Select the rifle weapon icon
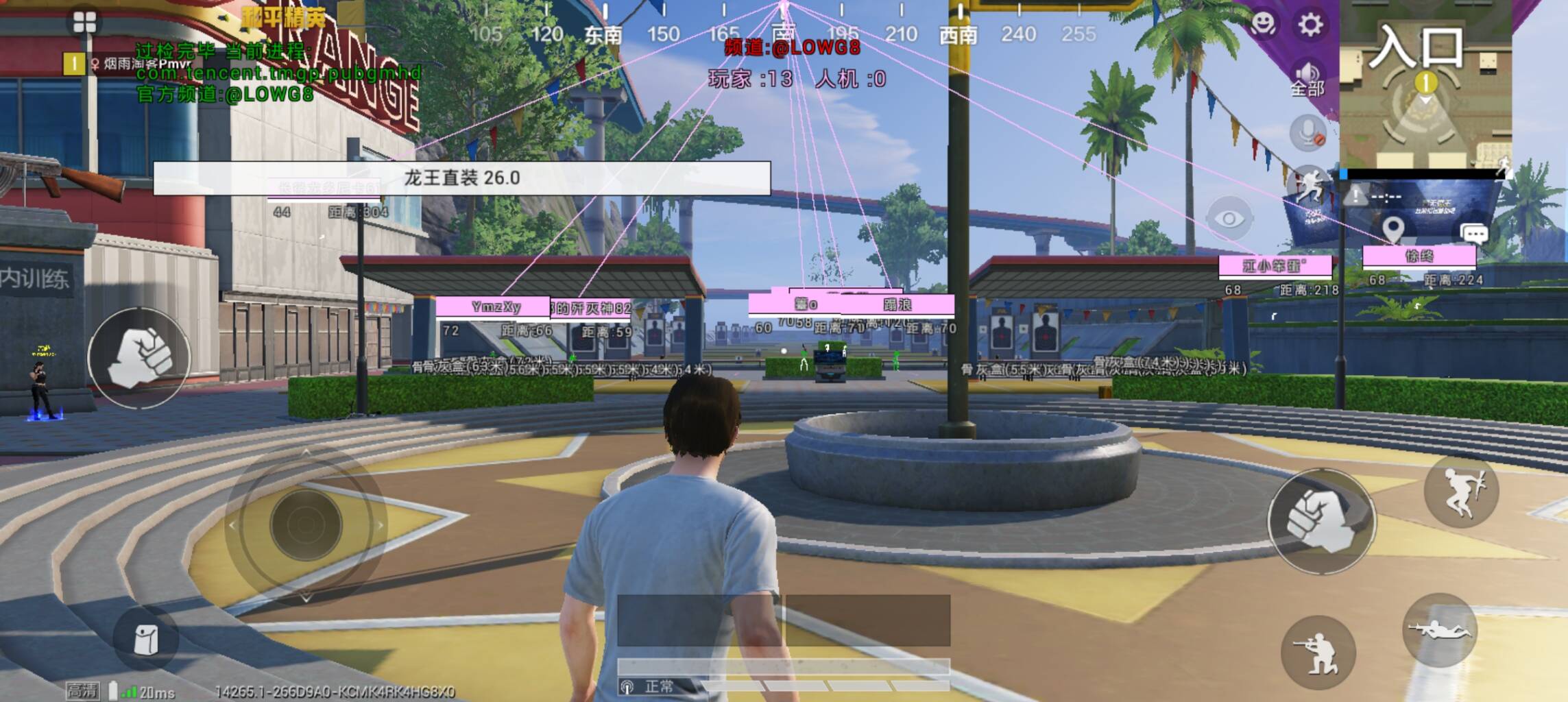The width and height of the screenshot is (1568, 702). coord(62,175)
